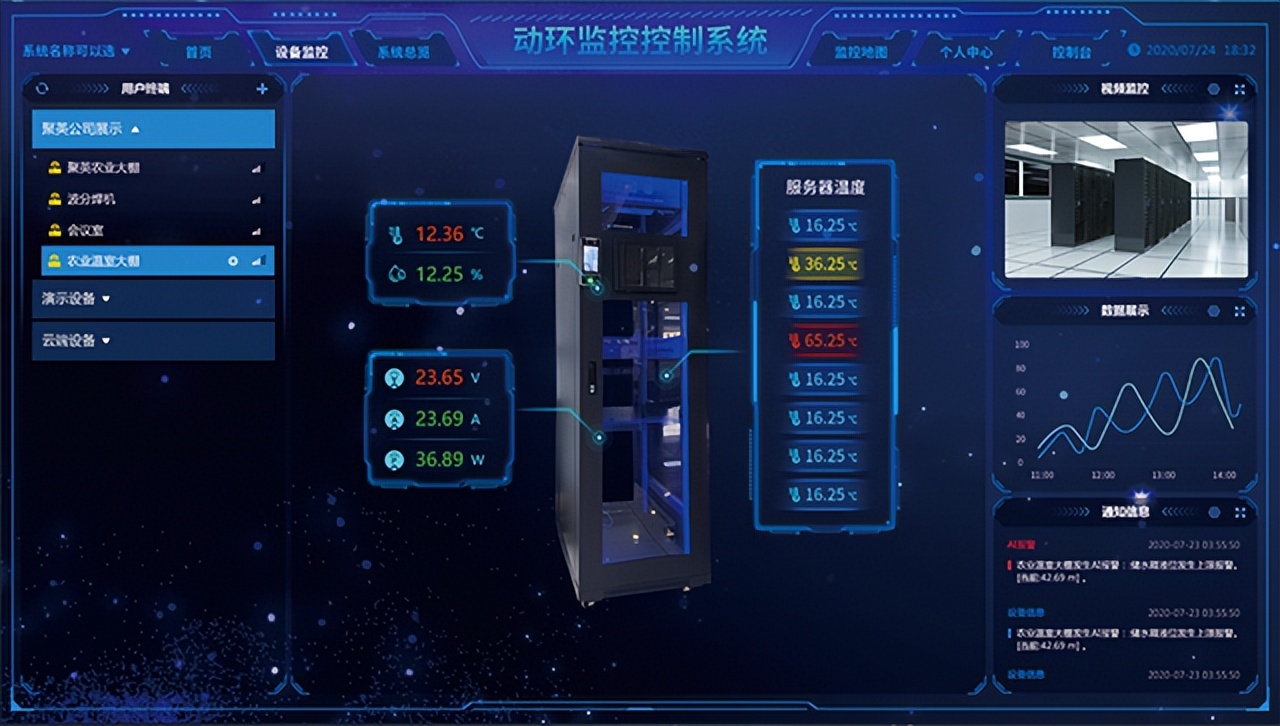
Task: Click the signal toggle on 波分焊机 row
Action: coord(255,199)
